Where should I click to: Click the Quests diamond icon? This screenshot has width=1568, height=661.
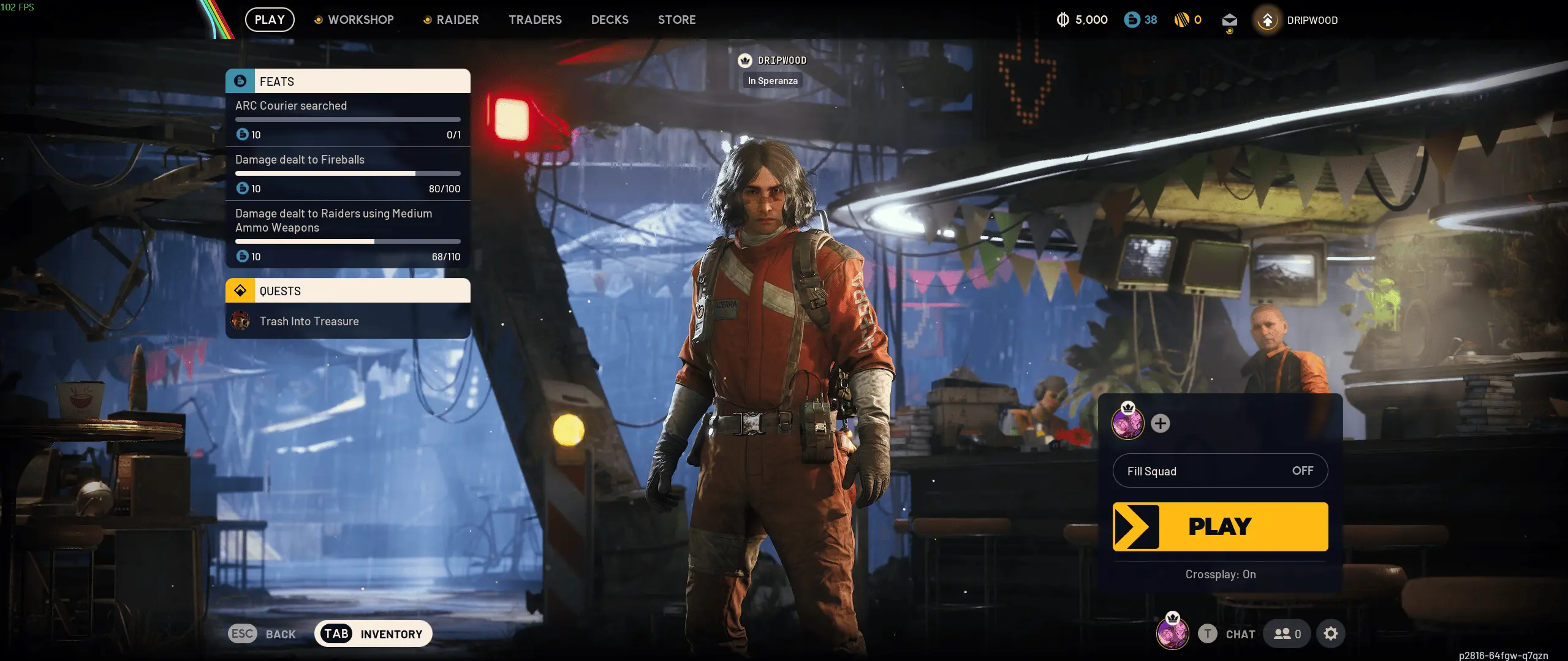241,290
